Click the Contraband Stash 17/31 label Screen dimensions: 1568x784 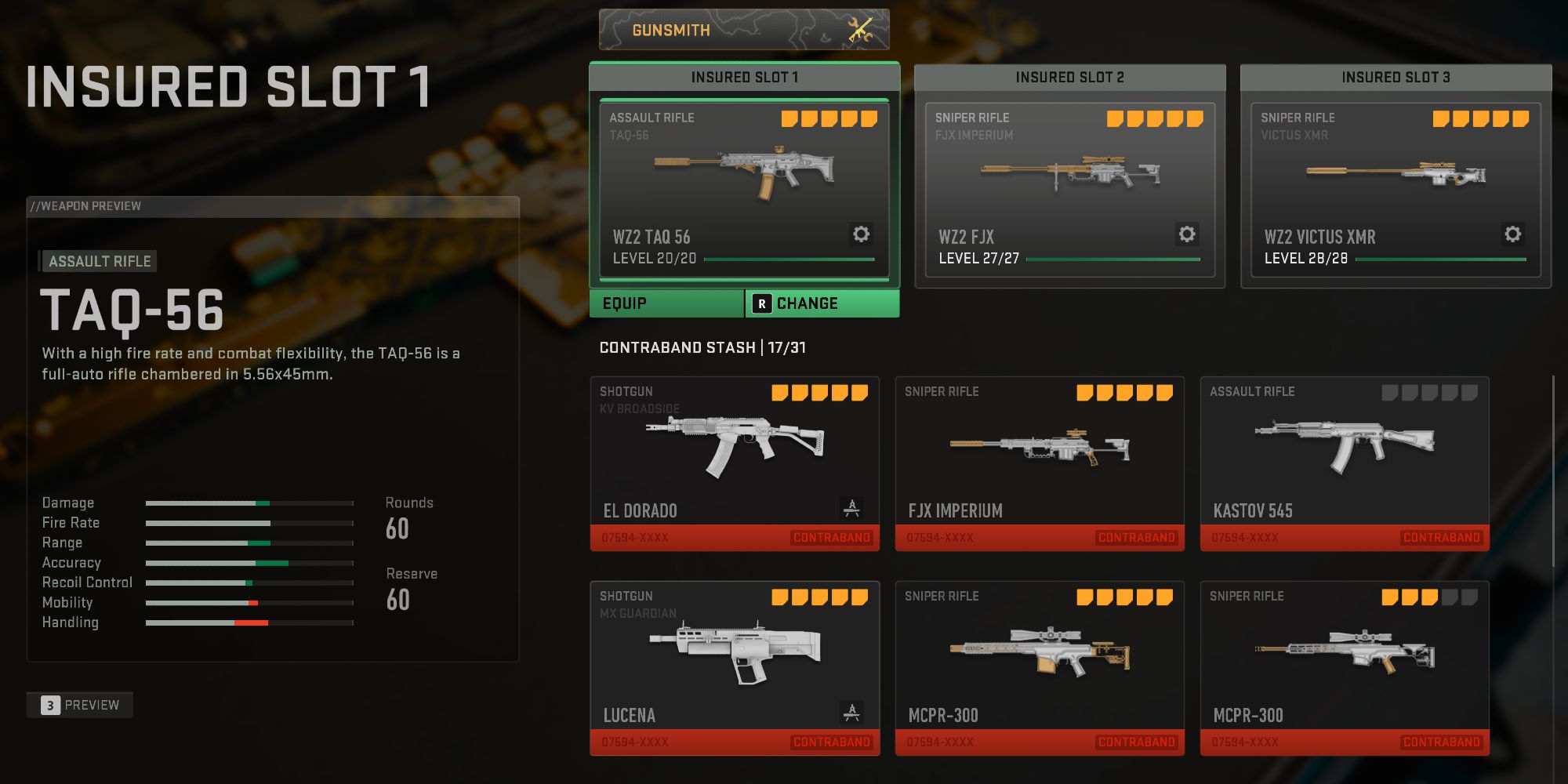pyautogui.click(x=705, y=348)
